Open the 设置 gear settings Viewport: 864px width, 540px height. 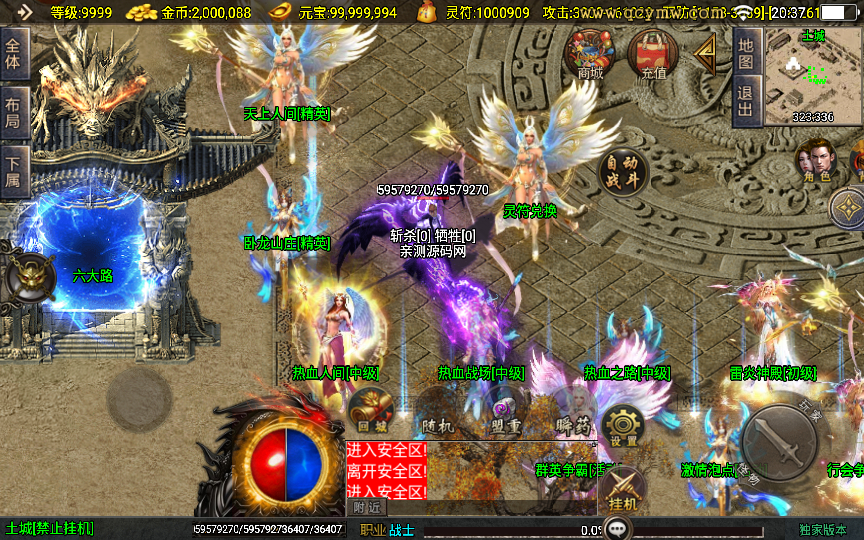pos(623,427)
